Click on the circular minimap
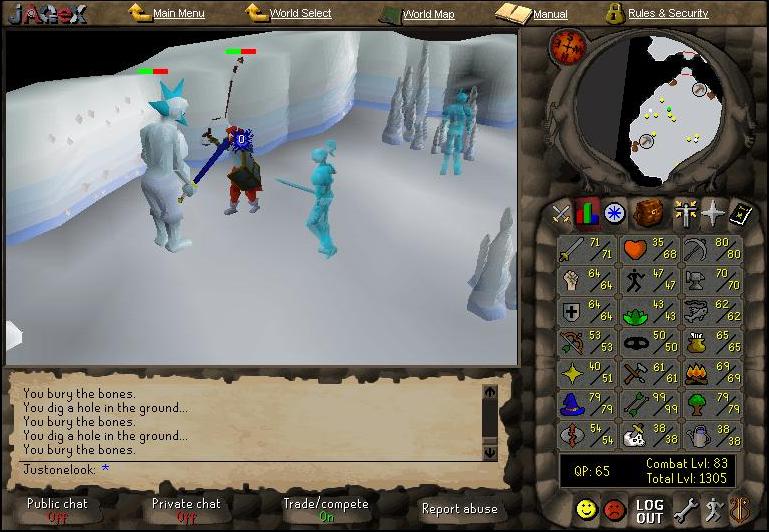 665,107
